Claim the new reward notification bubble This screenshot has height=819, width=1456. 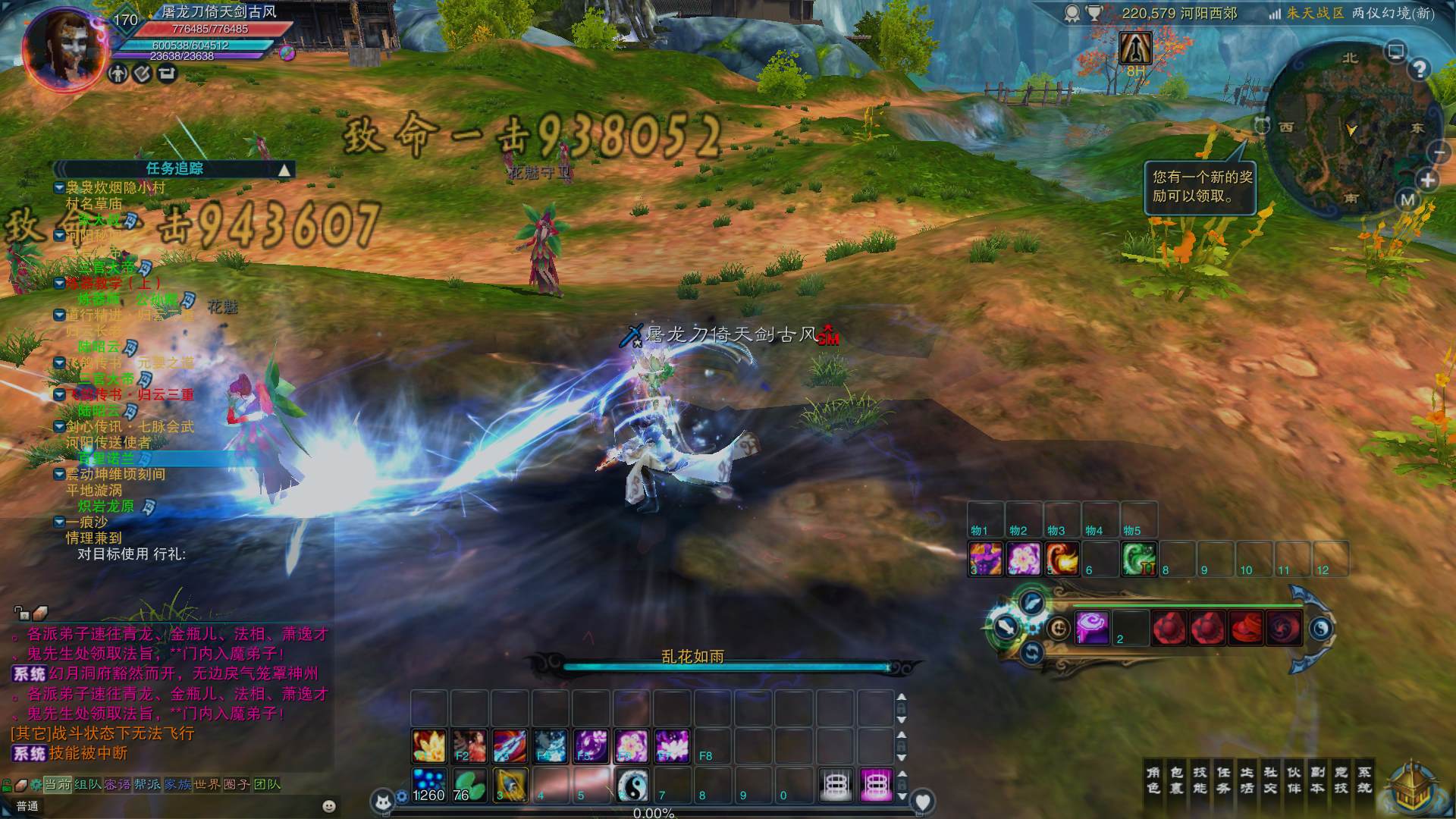pyautogui.click(x=1201, y=187)
